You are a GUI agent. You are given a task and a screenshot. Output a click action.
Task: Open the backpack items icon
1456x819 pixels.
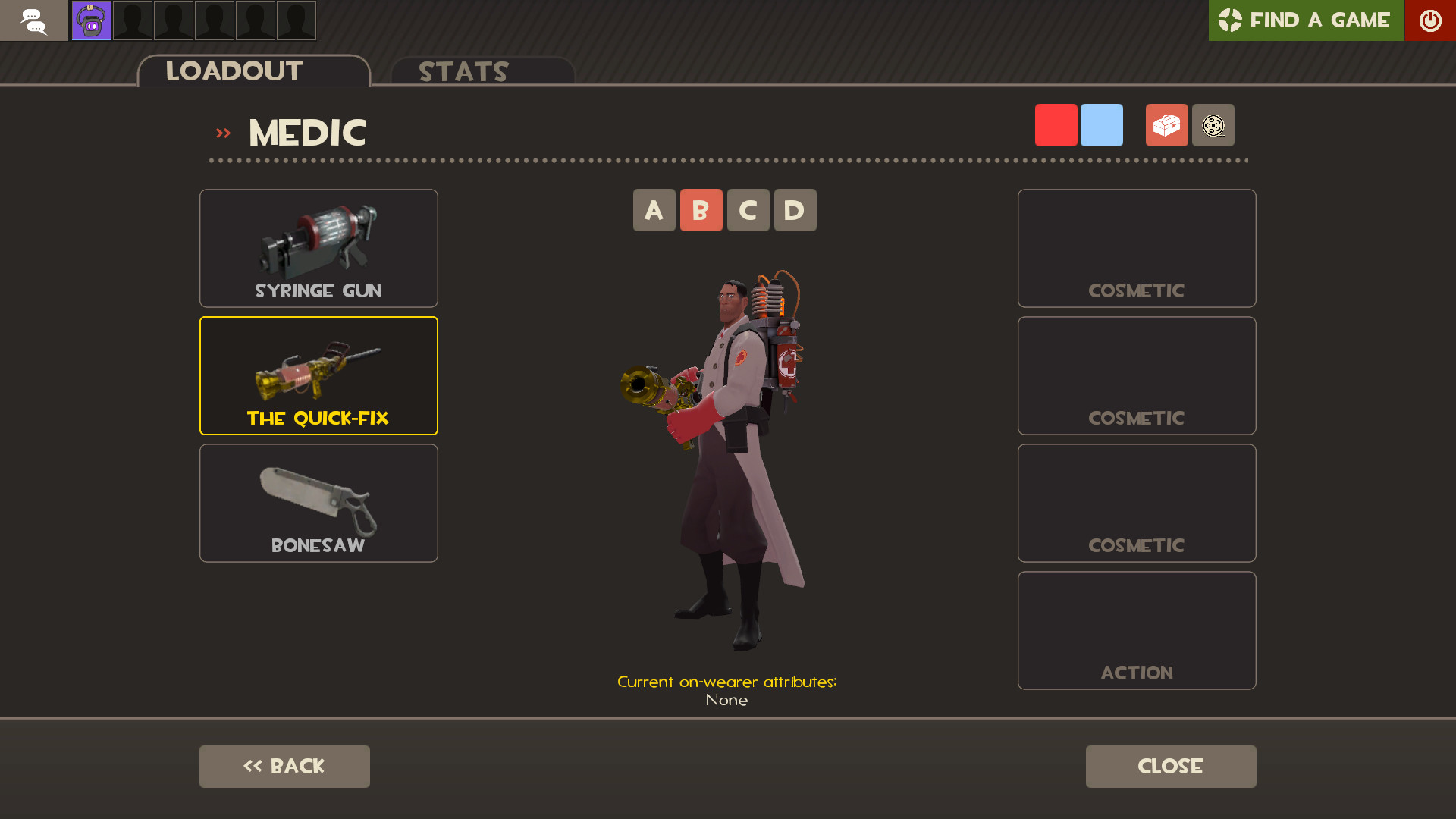coord(1166,125)
